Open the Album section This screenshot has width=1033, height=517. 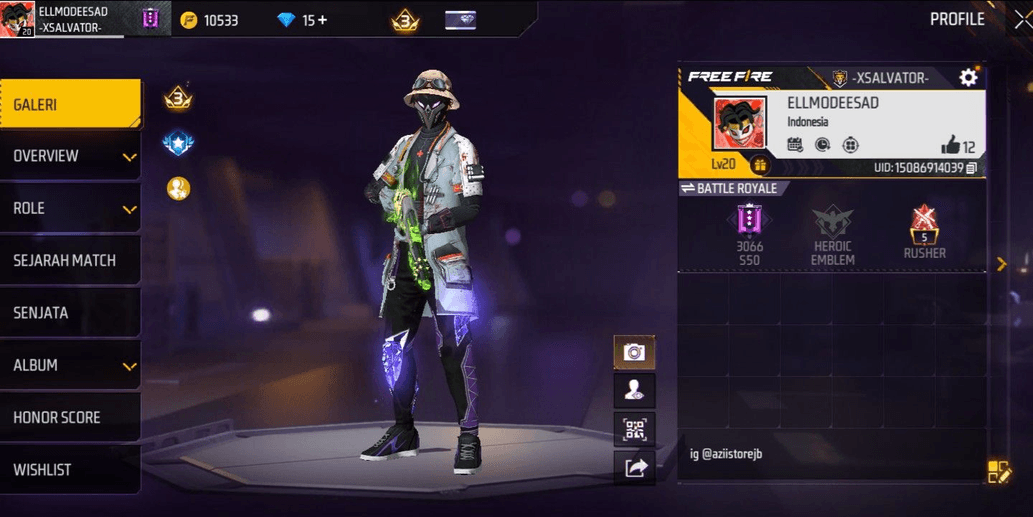pos(70,365)
